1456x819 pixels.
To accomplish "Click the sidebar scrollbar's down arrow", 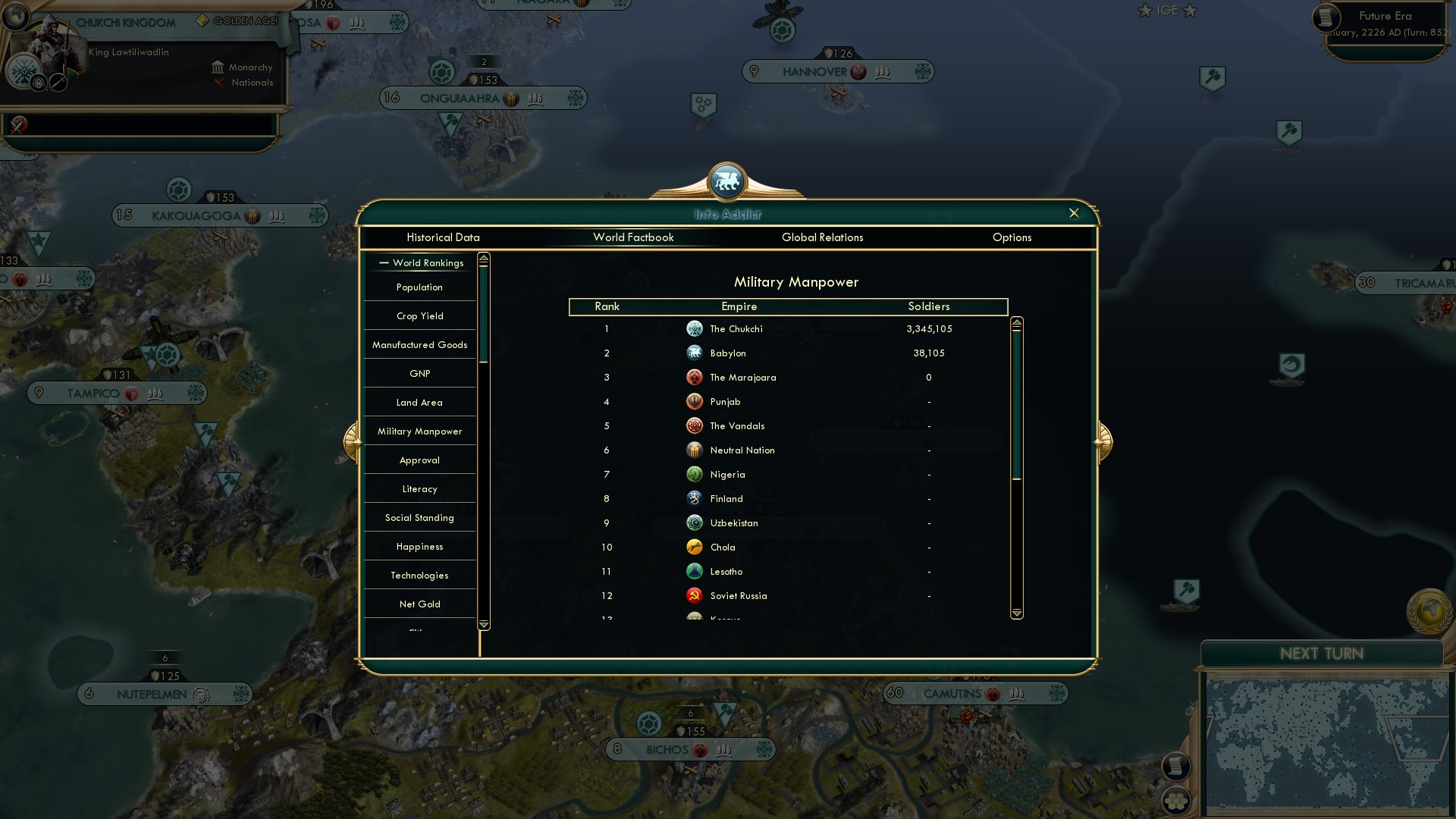I will click(x=482, y=625).
